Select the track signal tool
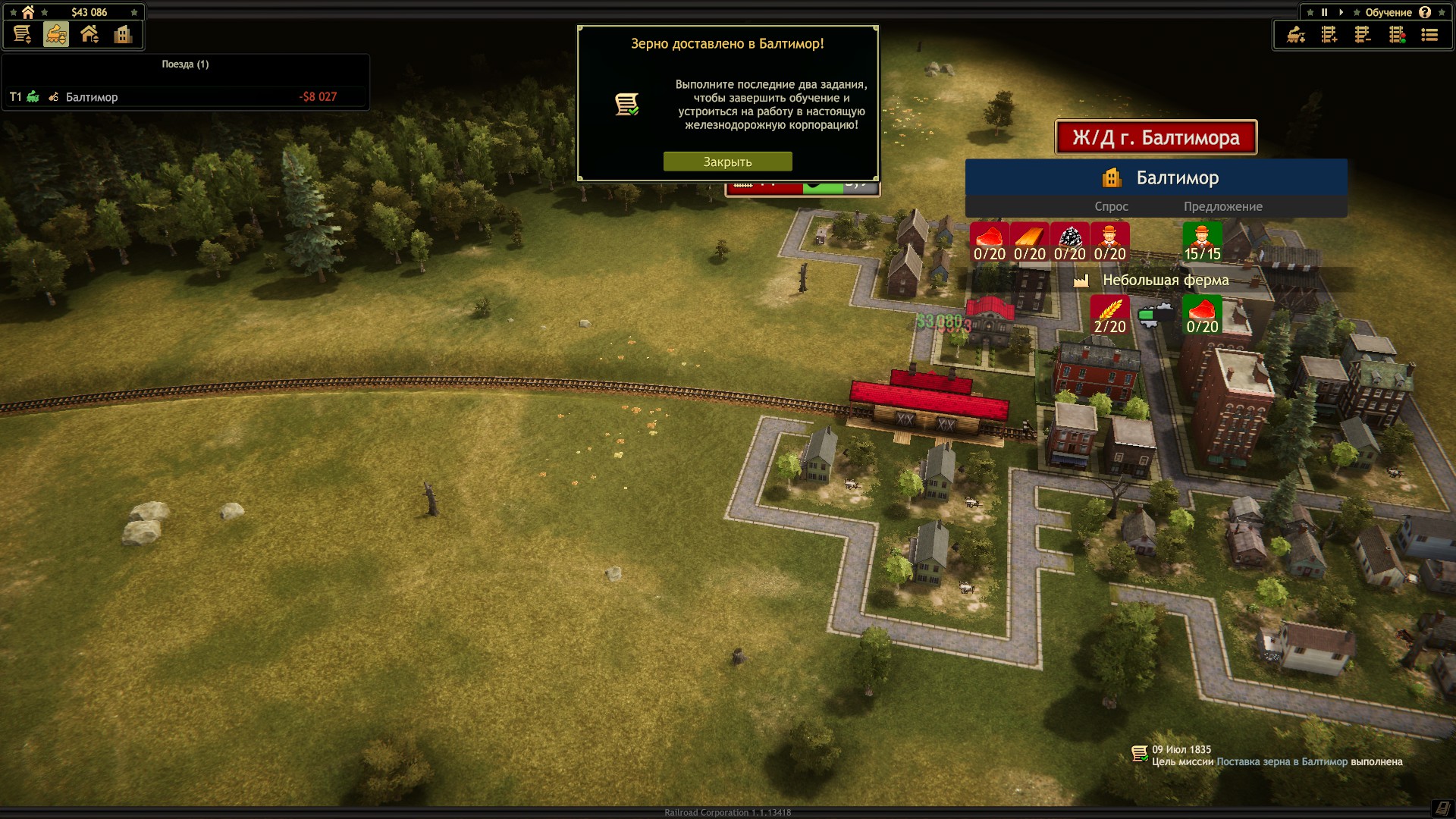Image resolution: width=1456 pixels, height=819 pixels. click(x=1397, y=35)
